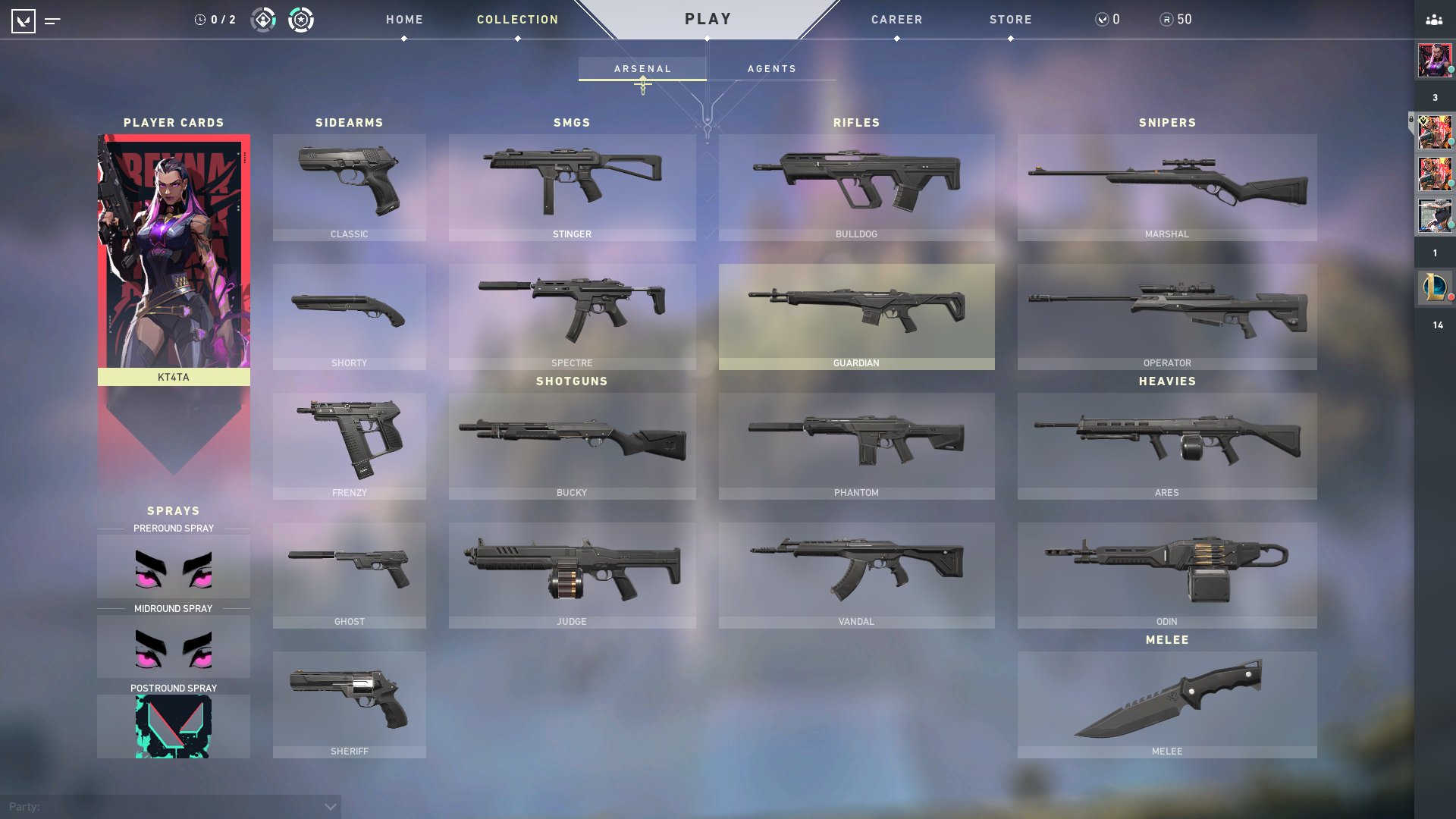The image size is (1456, 819).
Task: Change the Postround Spray slot
Action: tap(174, 726)
